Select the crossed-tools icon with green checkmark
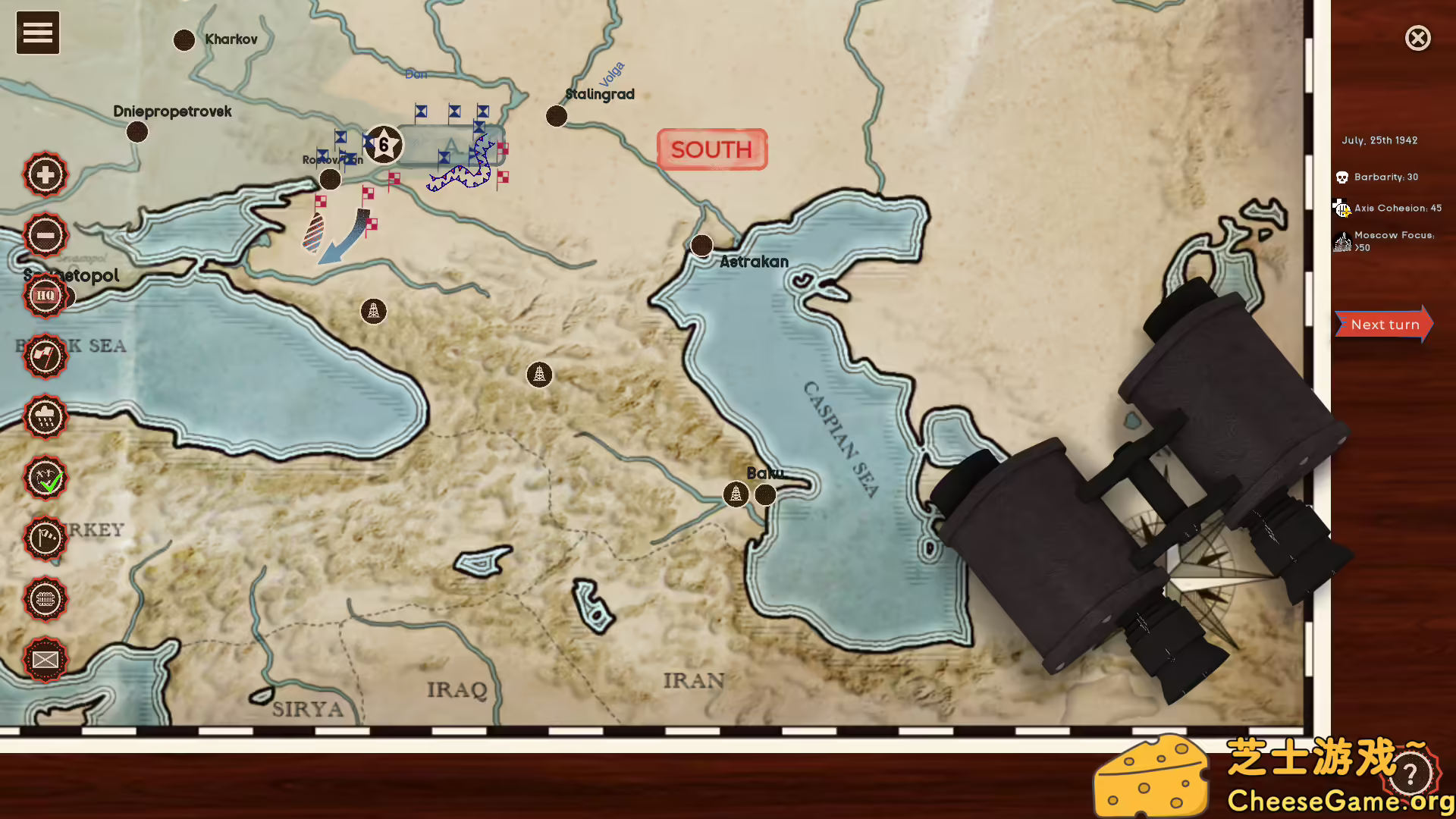The width and height of the screenshot is (1456, 819). tap(45, 479)
